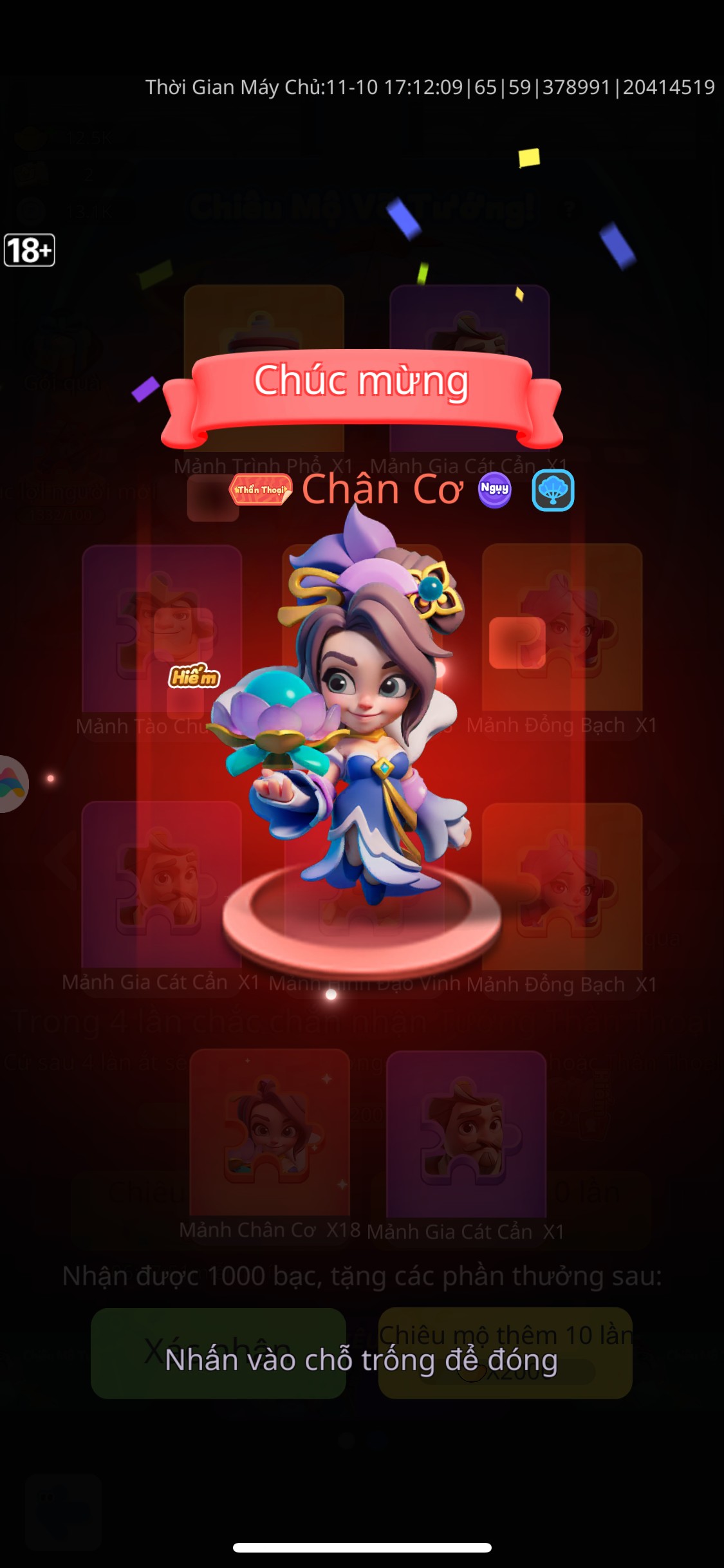Tap the red Thần Thoại rarity tag
Image resolution: width=724 pixels, height=1568 pixels.
261,490
